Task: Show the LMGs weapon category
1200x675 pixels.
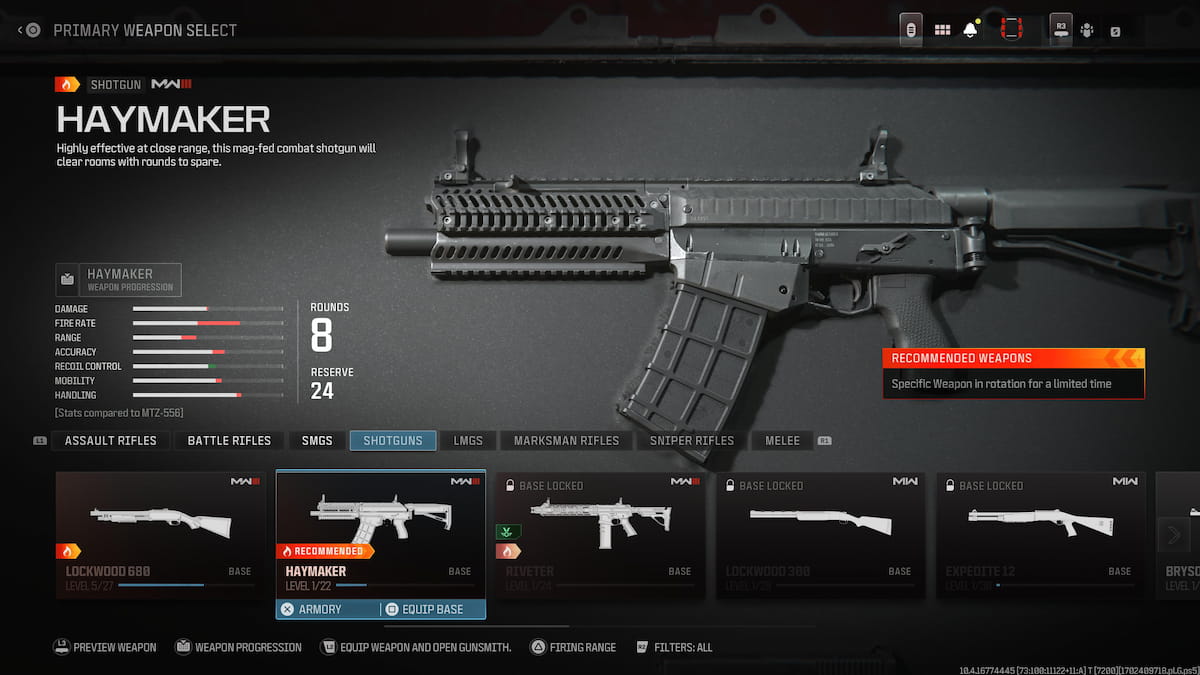Action: coord(467,440)
